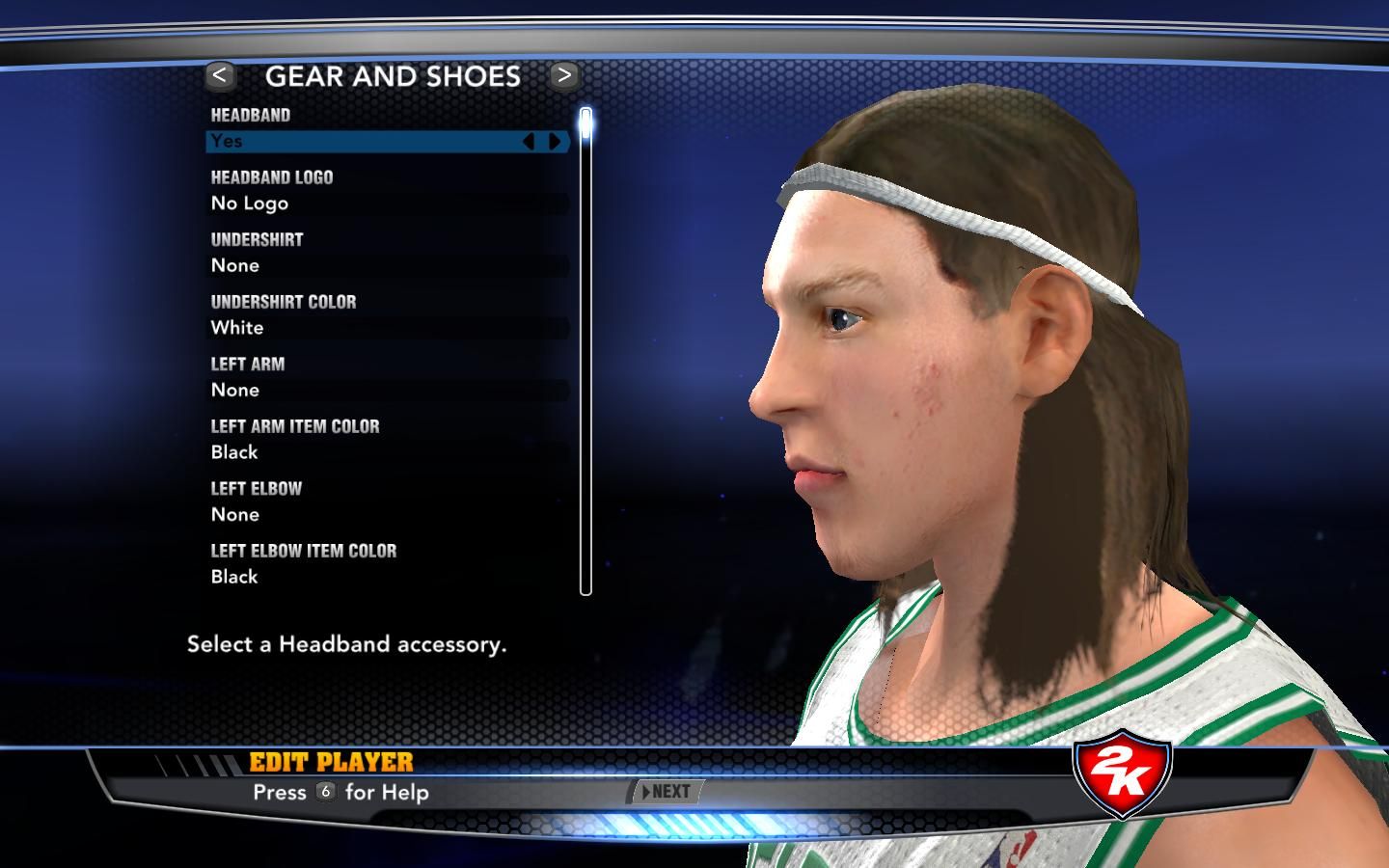This screenshot has width=1389, height=868.
Task: Open the Undershirt Color setting
Action: click(386, 328)
